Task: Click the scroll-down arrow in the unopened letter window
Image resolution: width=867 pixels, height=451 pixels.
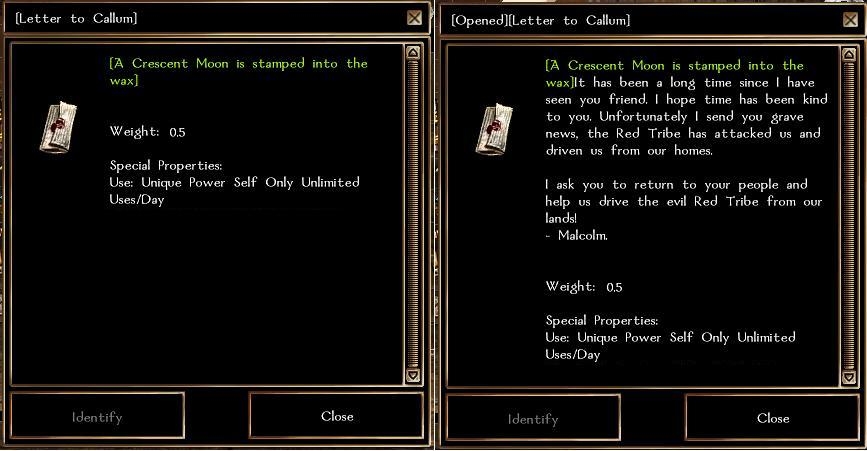Action: click(x=414, y=374)
